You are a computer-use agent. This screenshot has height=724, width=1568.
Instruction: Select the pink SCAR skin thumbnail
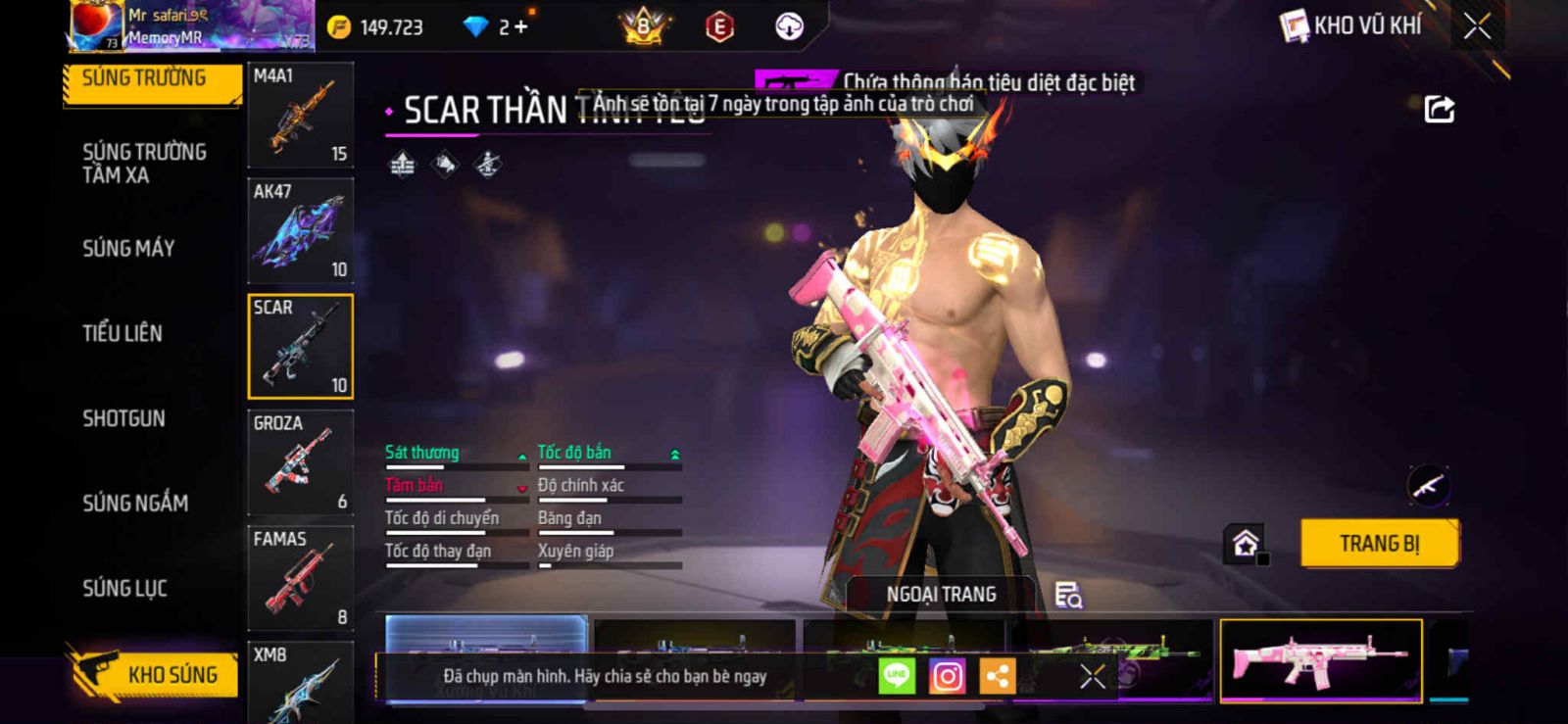coord(1320,660)
